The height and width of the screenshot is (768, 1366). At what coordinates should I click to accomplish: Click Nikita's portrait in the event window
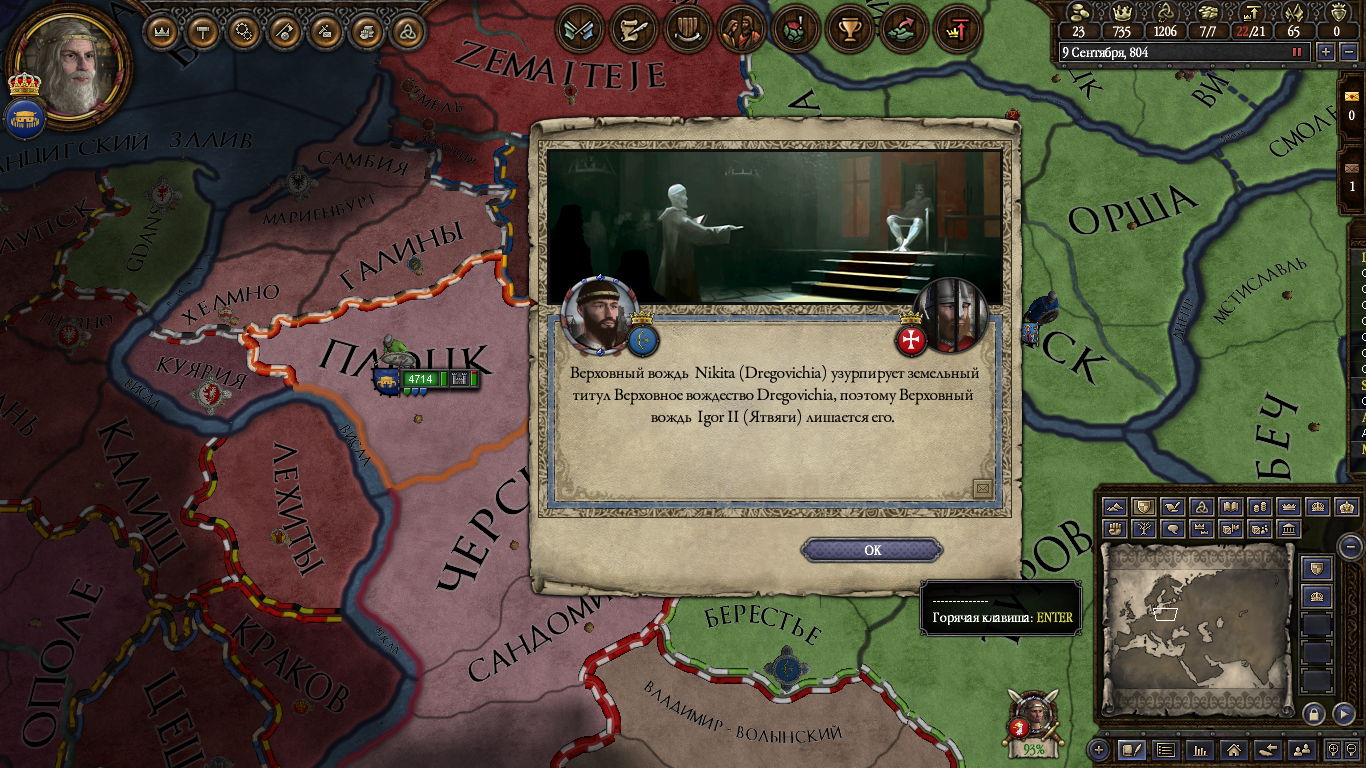[x=600, y=315]
